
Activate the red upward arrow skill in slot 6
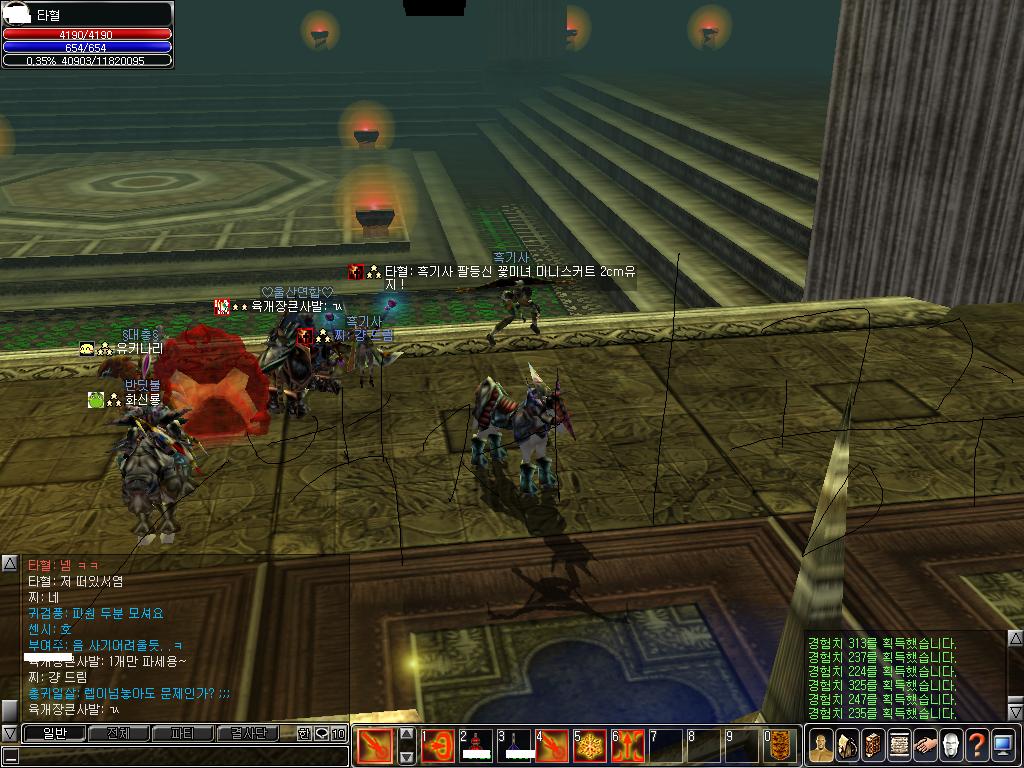coord(629,746)
